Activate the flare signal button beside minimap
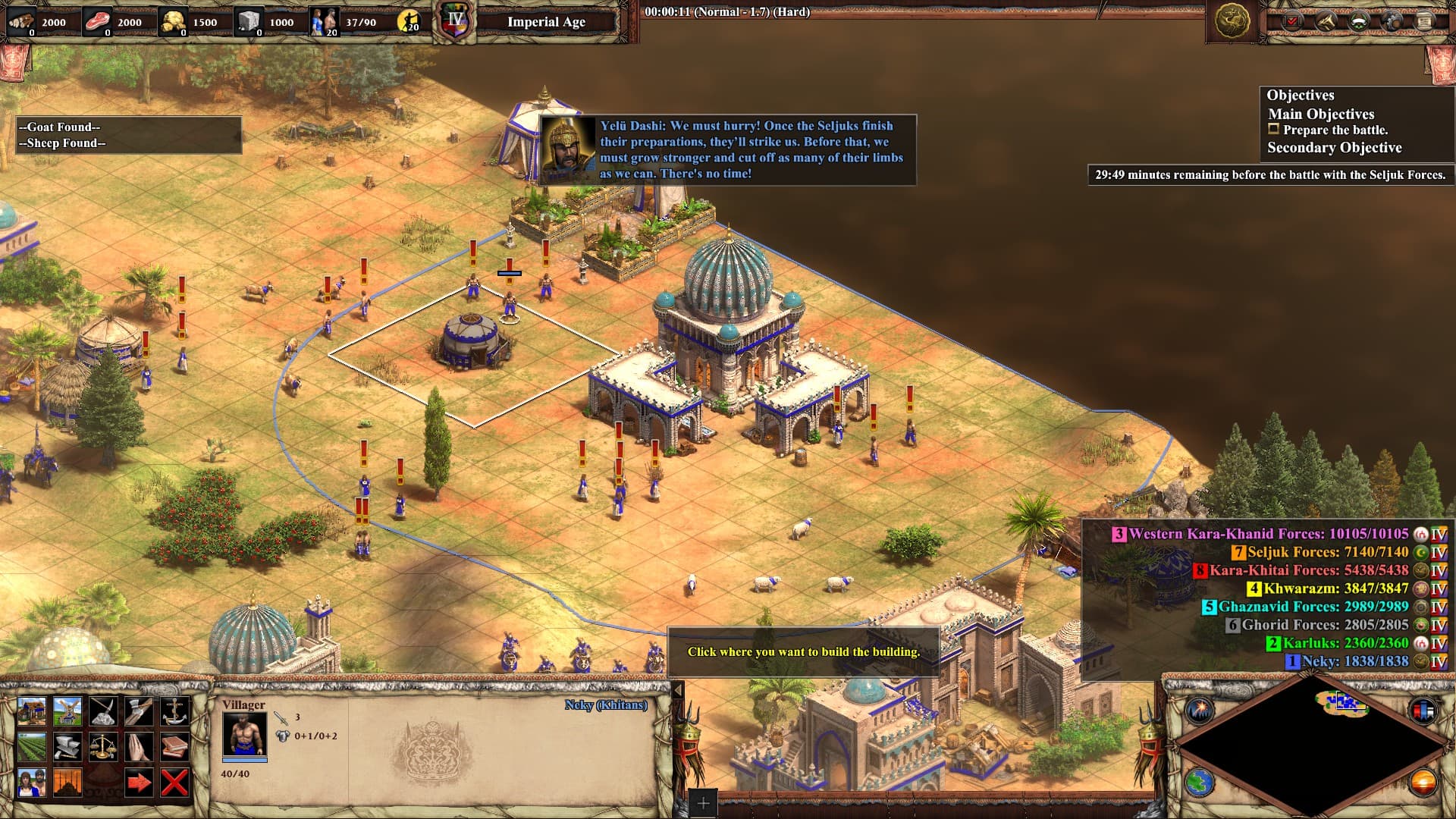Screen dimensions: 1456x819 coord(1200,711)
